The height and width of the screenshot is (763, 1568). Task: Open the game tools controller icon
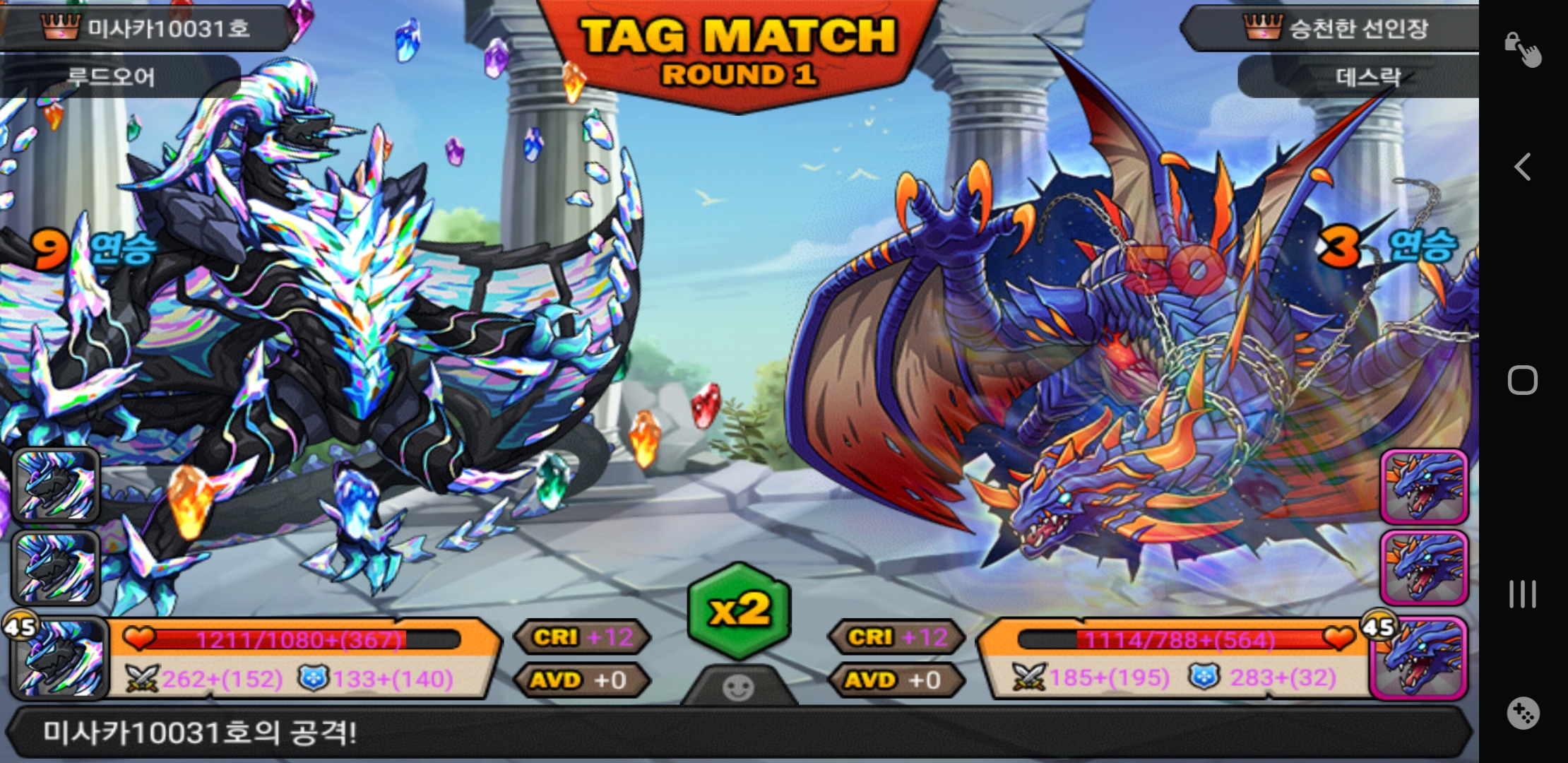[1523, 714]
